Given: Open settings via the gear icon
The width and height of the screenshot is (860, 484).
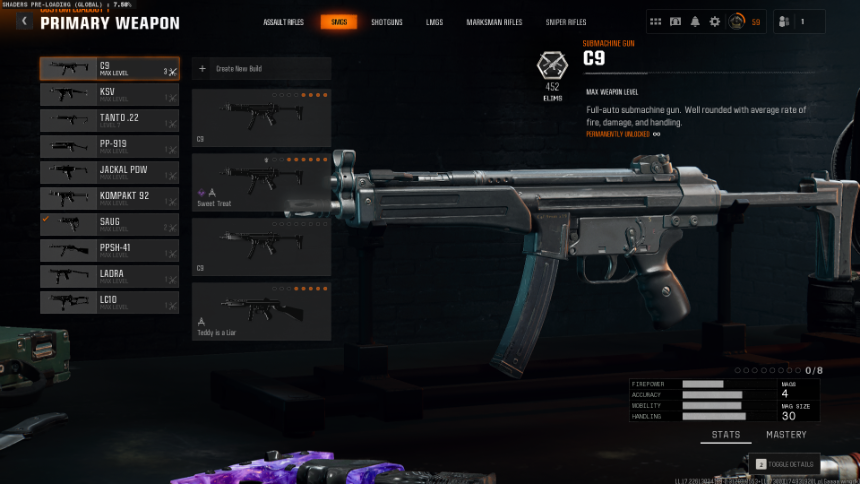Looking at the screenshot, I should 714,21.
